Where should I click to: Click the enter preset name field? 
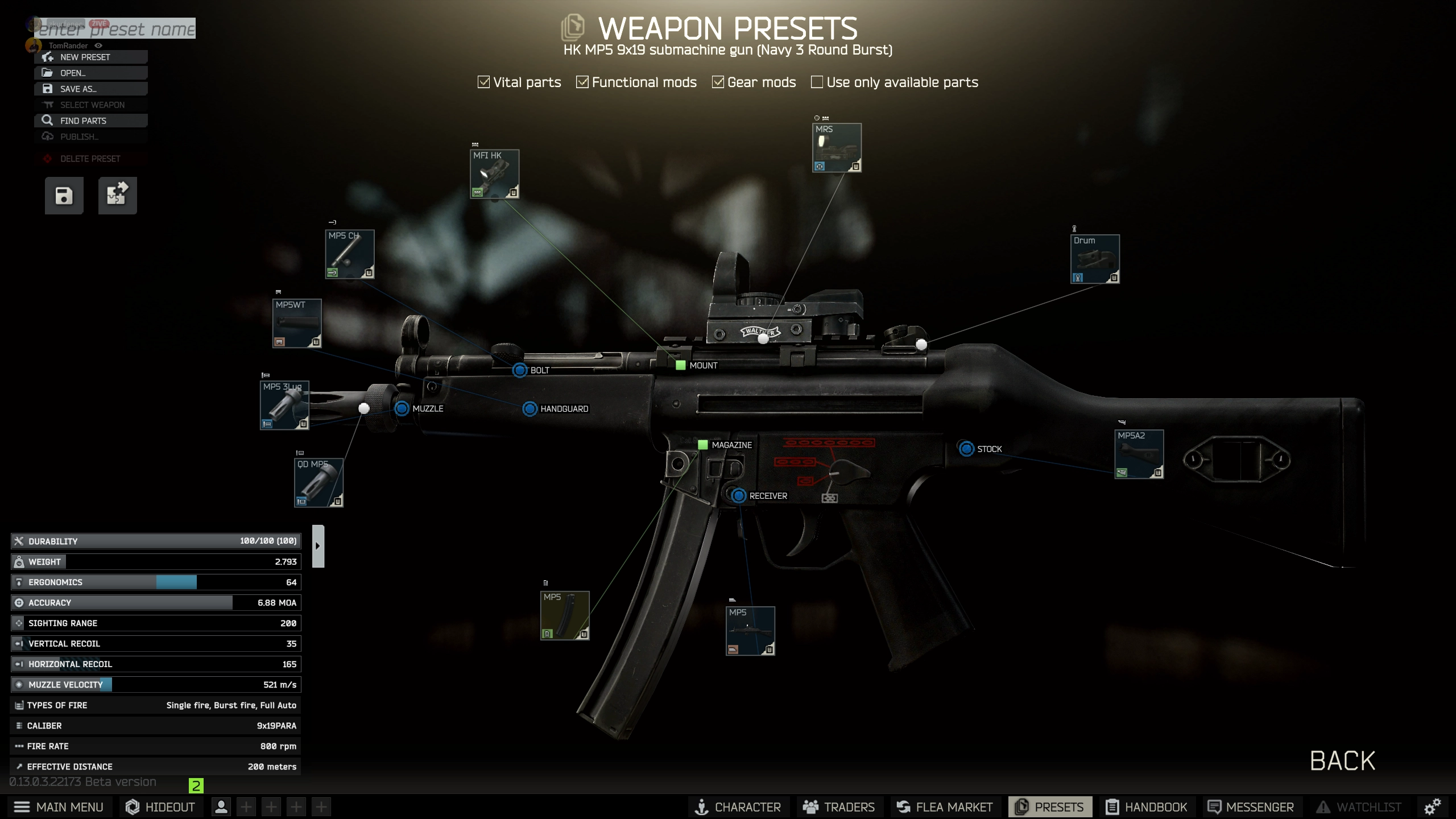115,28
